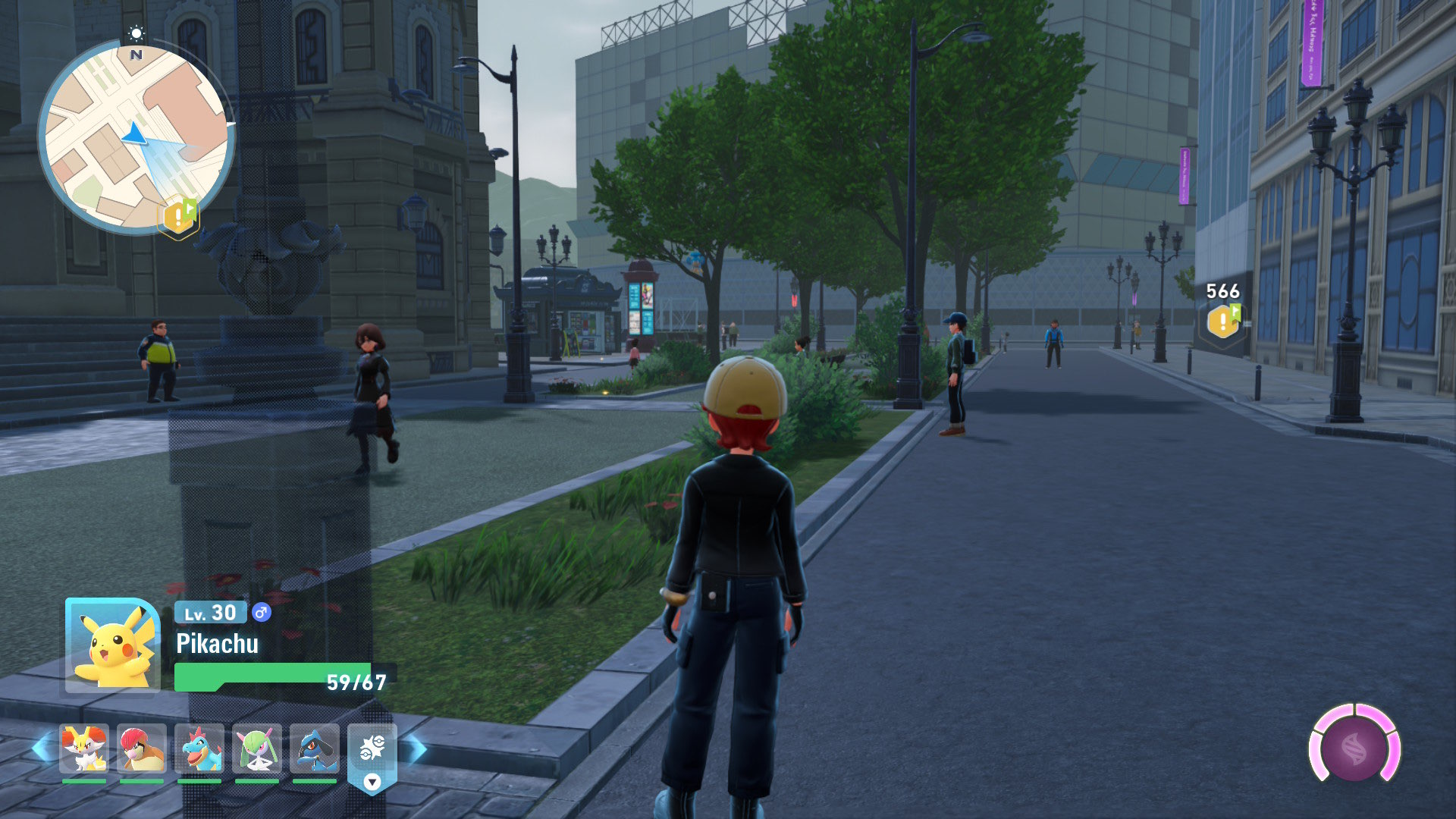Select Croconaw in the party bar
Image resolution: width=1456 pixels, height=819 pixels.
coord(199,748)
